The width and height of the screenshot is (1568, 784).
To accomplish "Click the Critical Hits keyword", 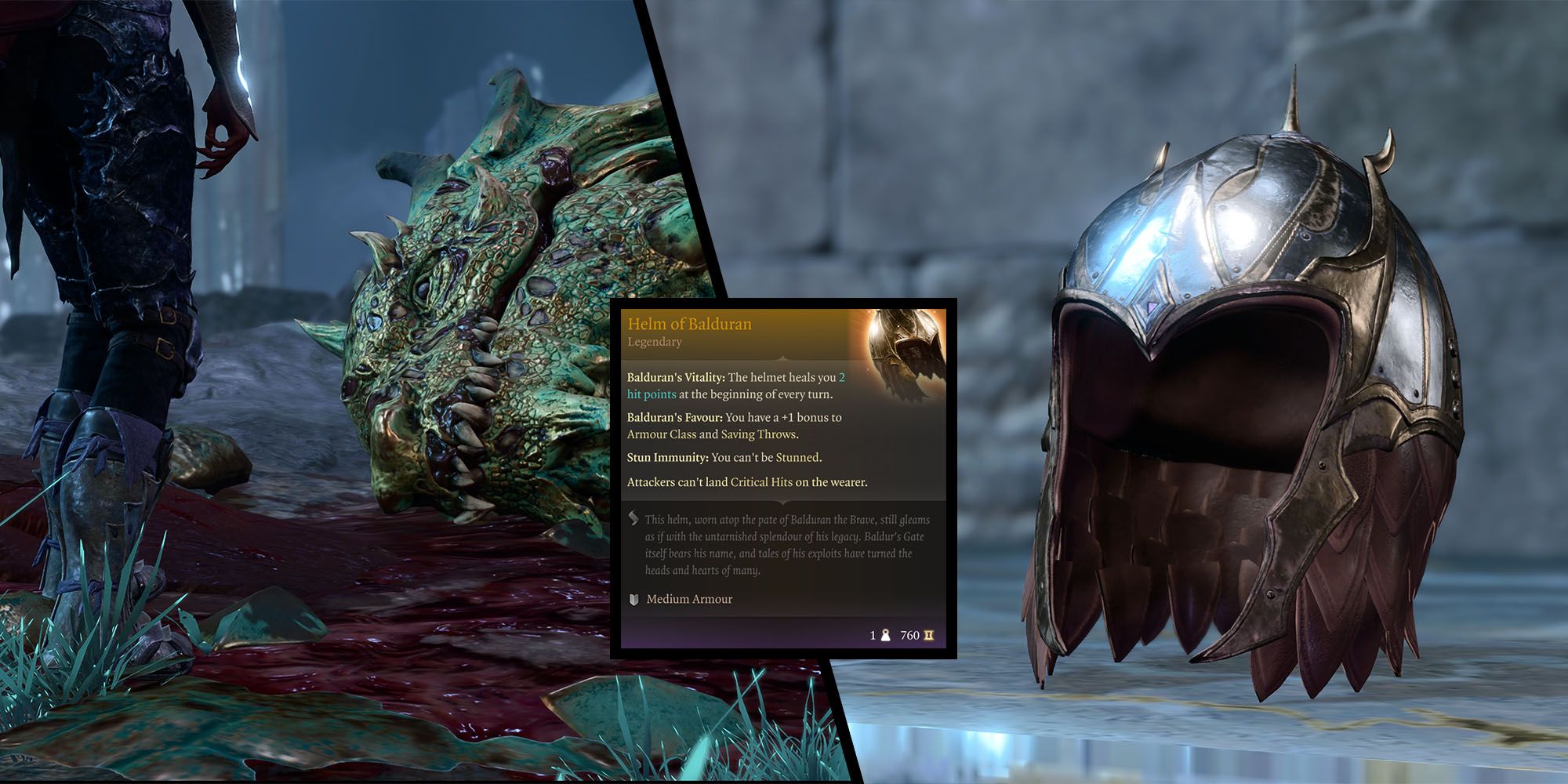I will coord(761,482).
